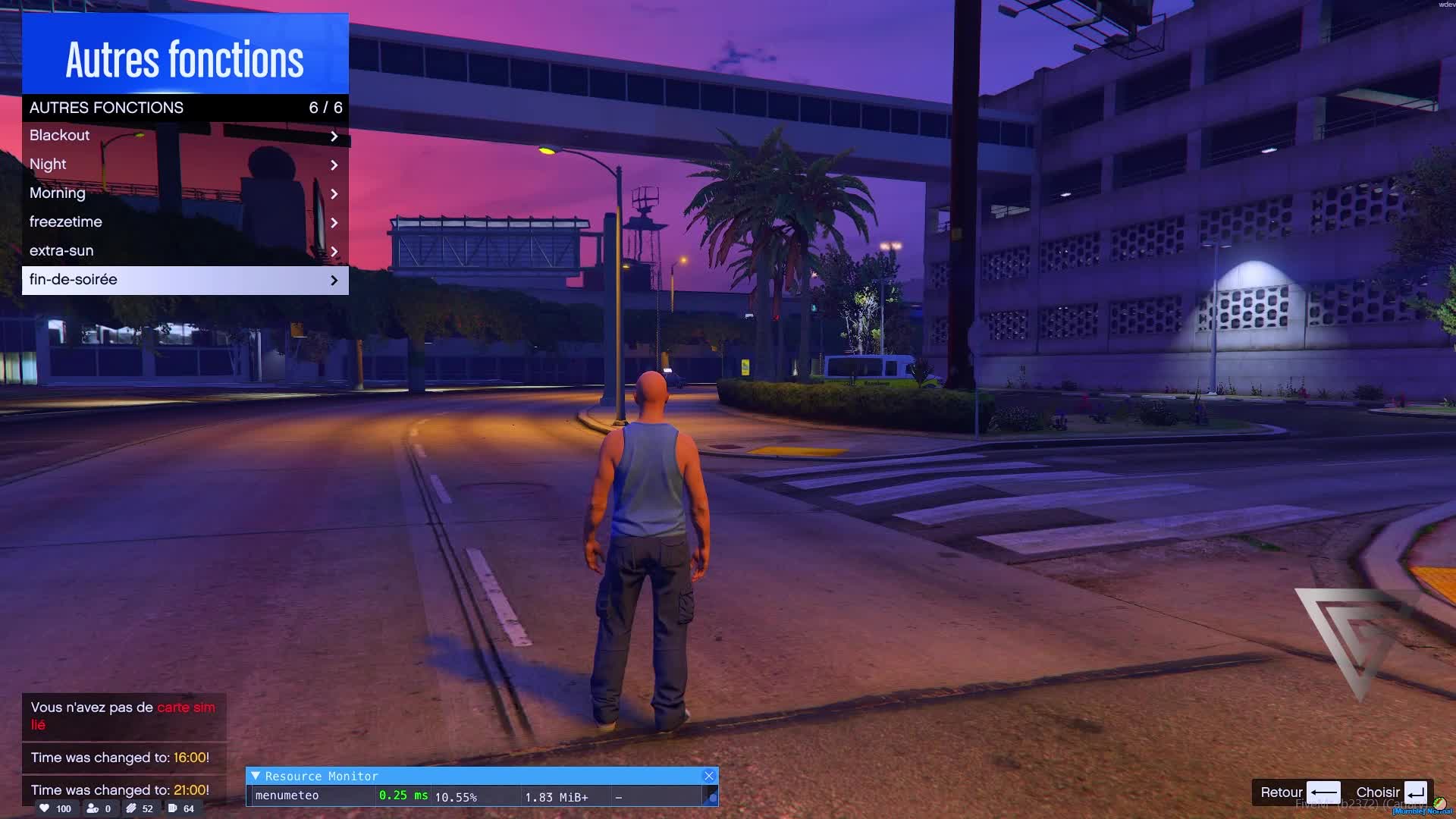This screenshot has height=819, width=1456.
Task: Select the Blackout menu entry
Action: click(x=184, y=136)
